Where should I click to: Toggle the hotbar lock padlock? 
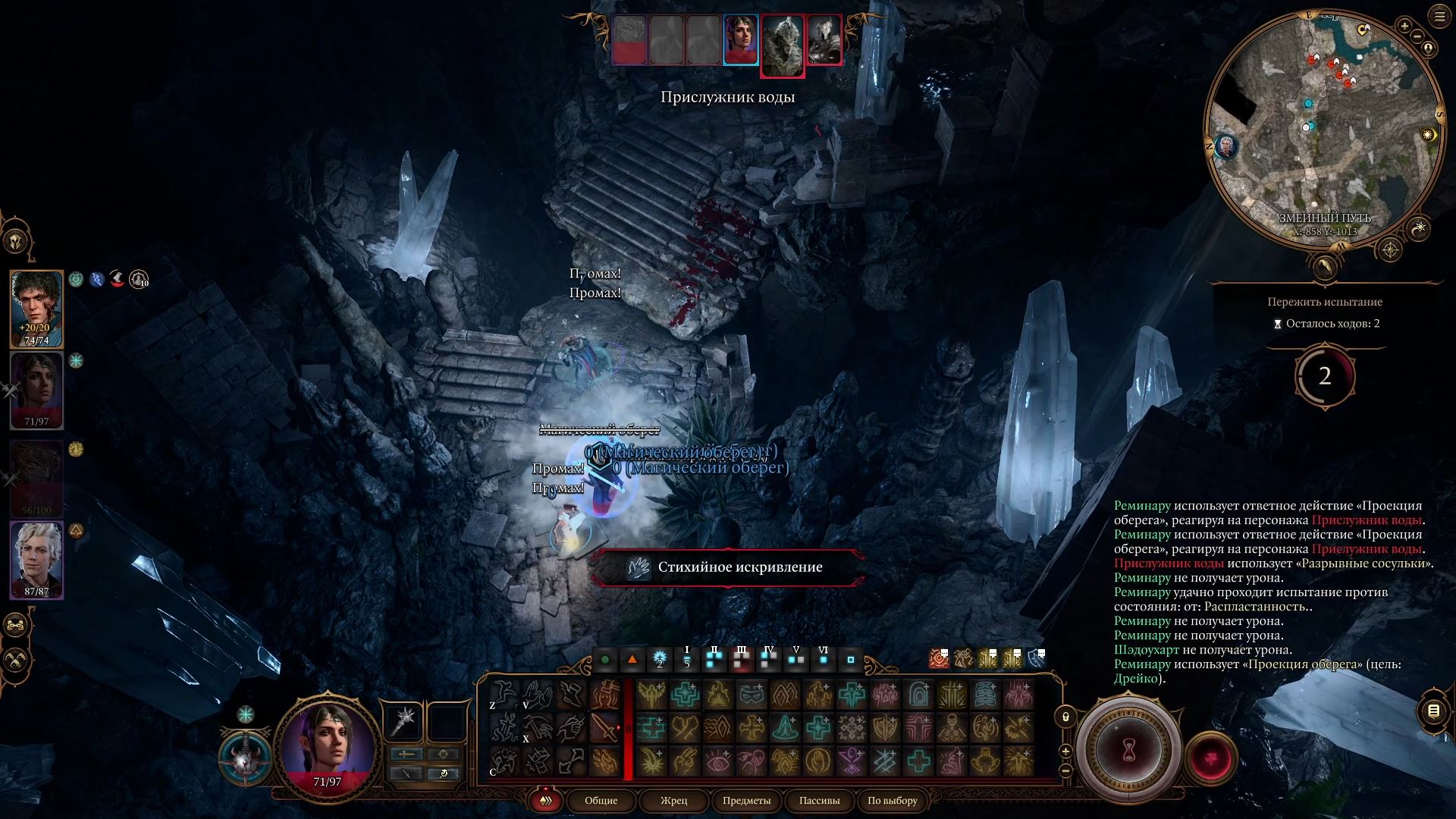(x=1065, y=714)
